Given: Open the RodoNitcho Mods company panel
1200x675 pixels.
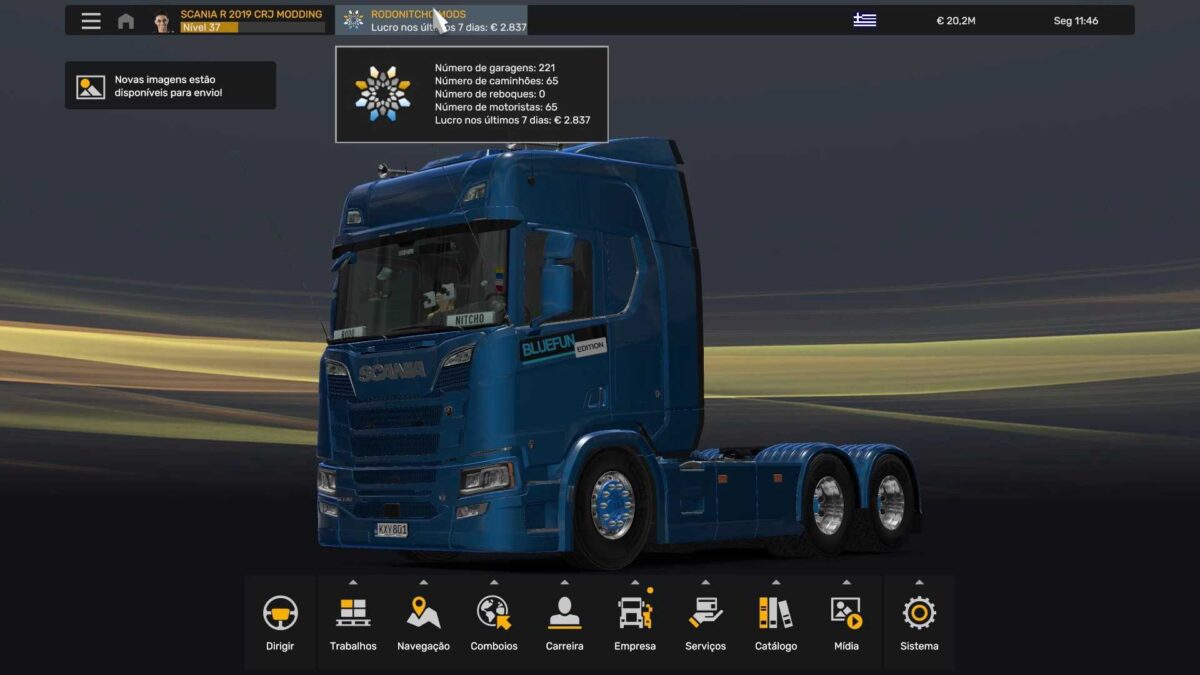Looking at the screenshot, I should [x=432, y=21].
